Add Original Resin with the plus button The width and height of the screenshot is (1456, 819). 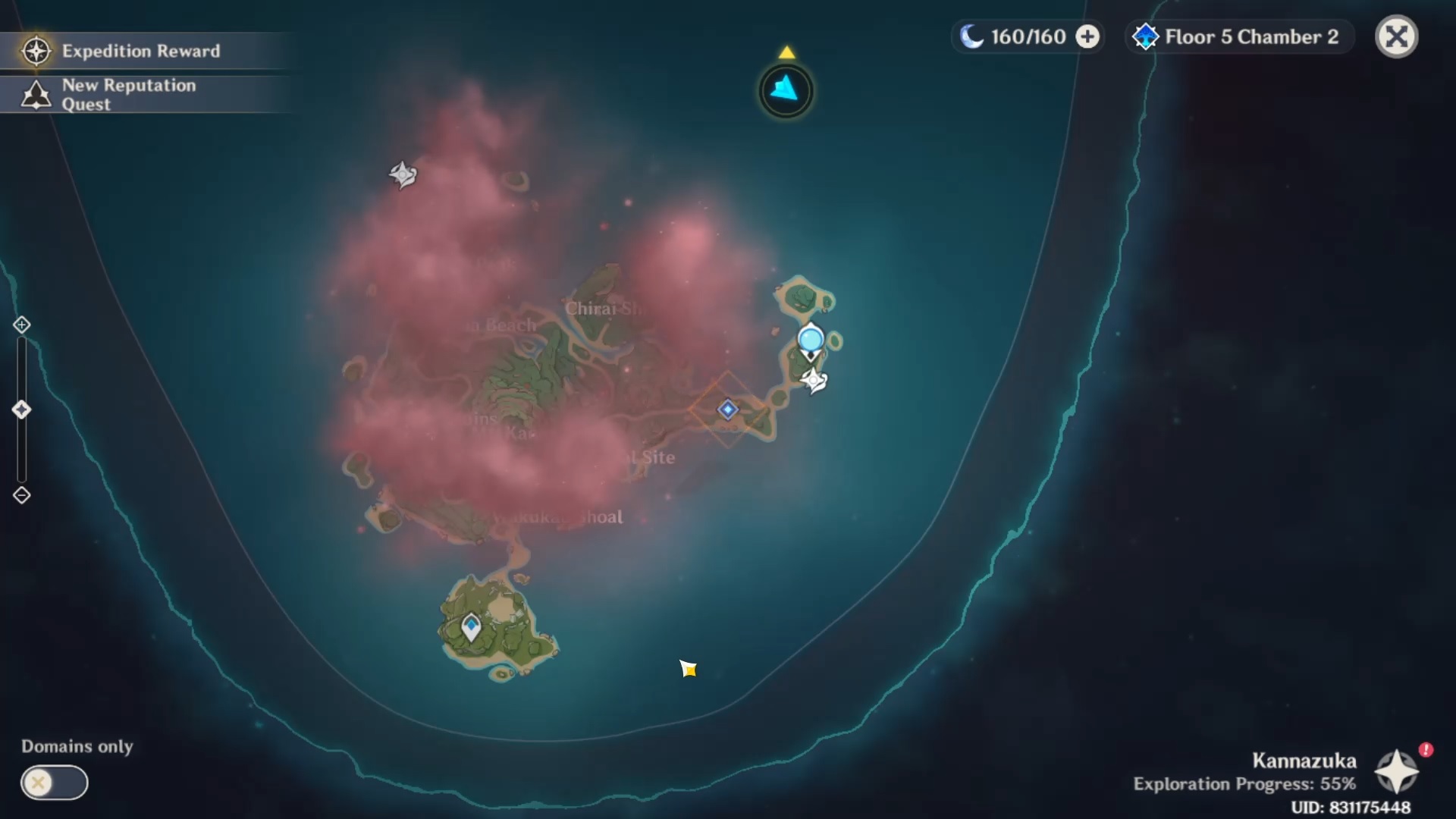coord(1087,36)
